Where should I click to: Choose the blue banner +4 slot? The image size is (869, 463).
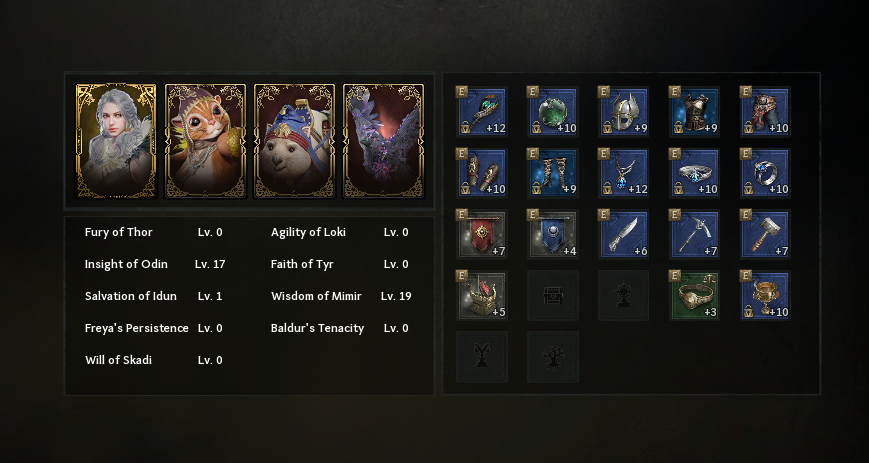[x=553, y=235]
